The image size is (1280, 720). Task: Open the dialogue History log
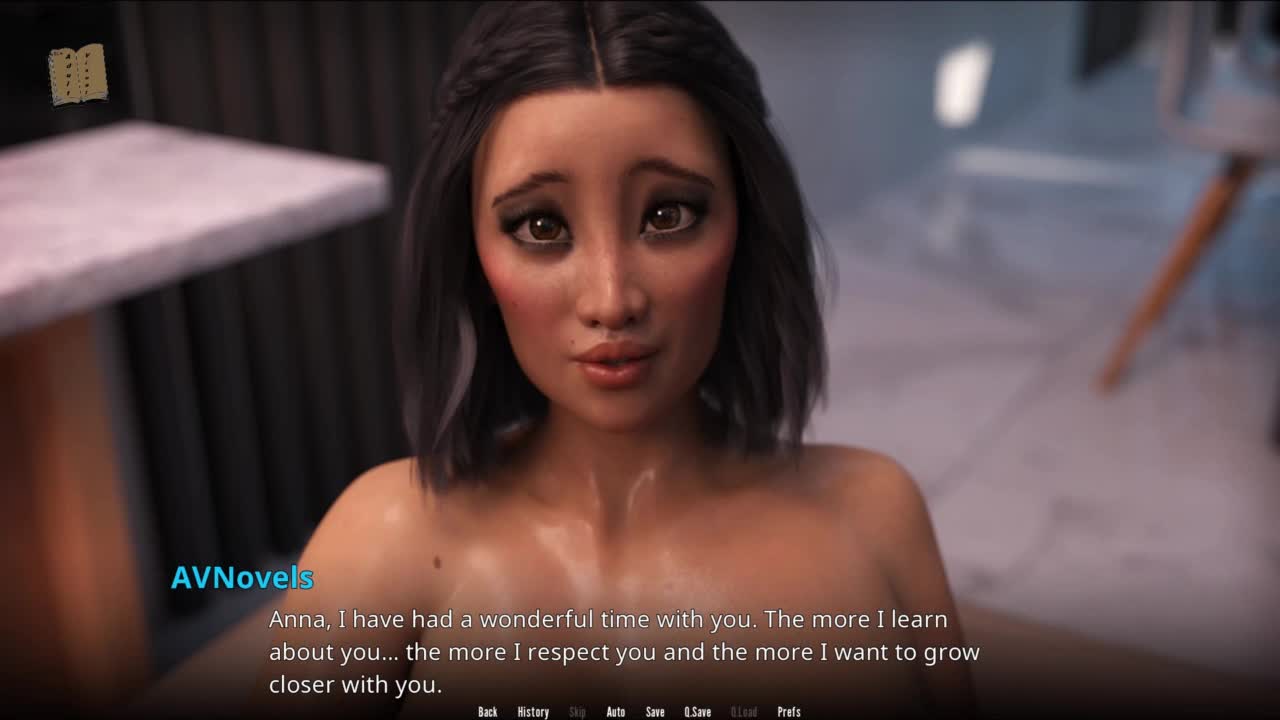pyautogui.click(x=533, y=712)
